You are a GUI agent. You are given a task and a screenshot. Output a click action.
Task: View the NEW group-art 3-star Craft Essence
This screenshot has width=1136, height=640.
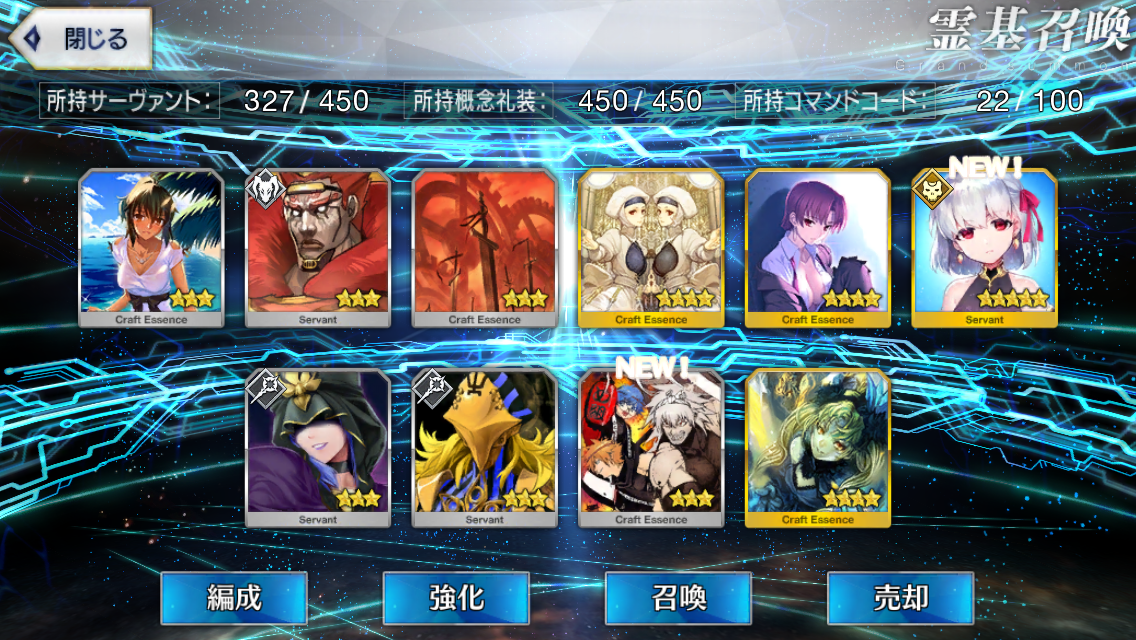click(x=651, y=448)
